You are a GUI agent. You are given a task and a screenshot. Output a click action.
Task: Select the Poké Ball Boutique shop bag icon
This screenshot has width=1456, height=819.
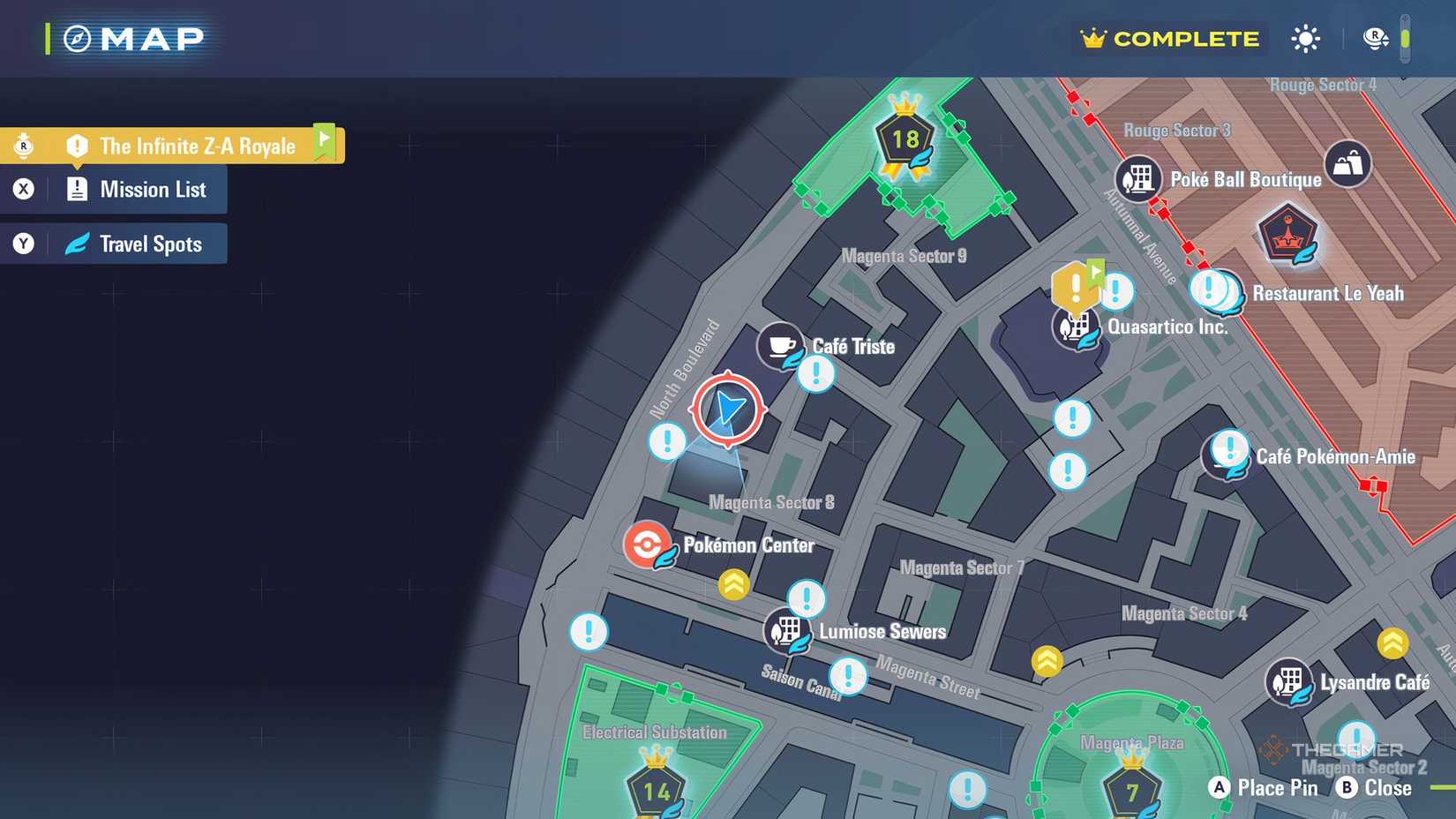tap(1349, 165)
